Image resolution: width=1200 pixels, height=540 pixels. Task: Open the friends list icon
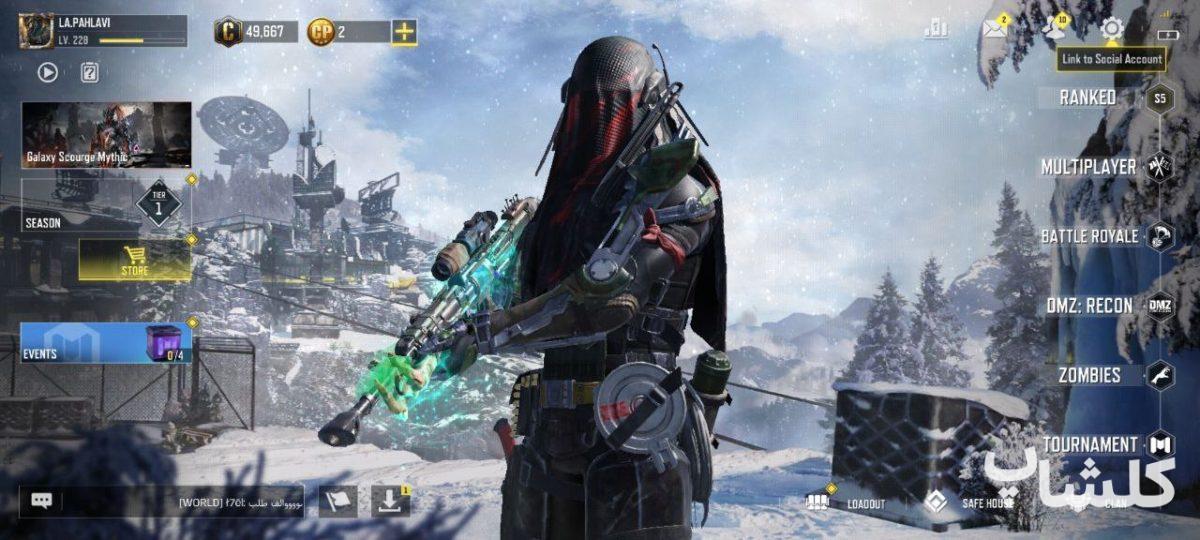click(x=1053, y=29)
